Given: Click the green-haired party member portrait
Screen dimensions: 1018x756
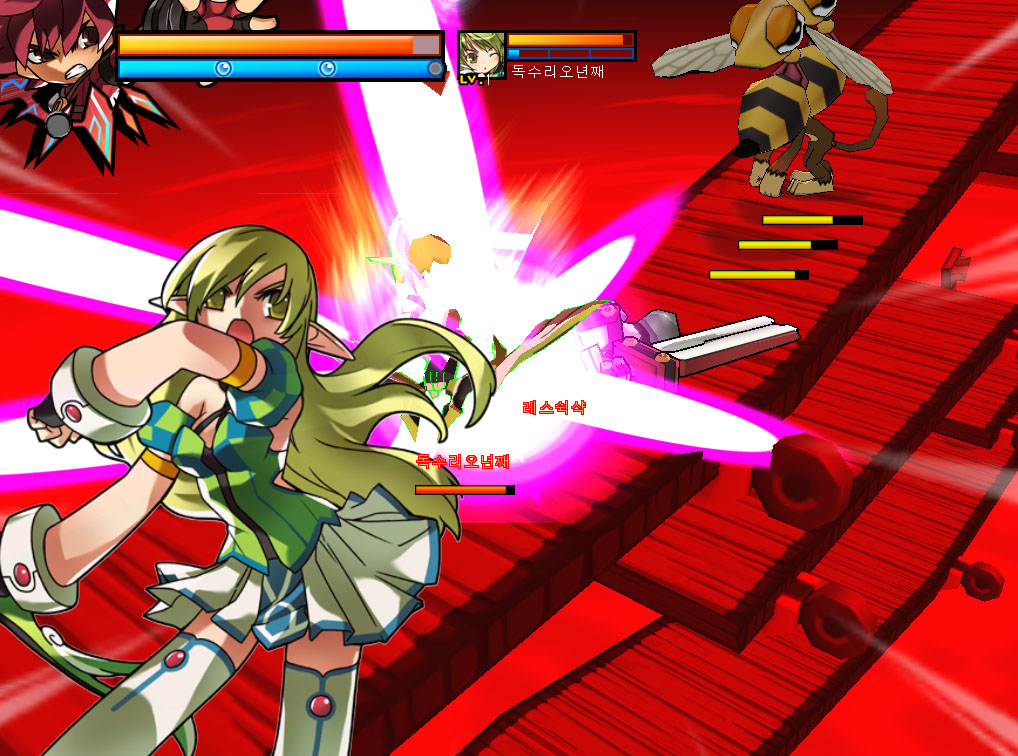Looking at the screenshot, I should (x=481, y=54).
